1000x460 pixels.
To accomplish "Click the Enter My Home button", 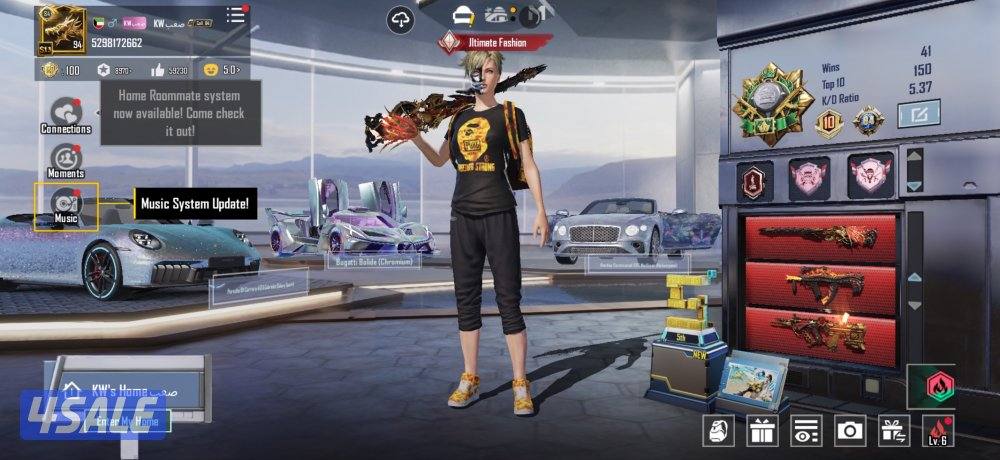I will 126,422.
